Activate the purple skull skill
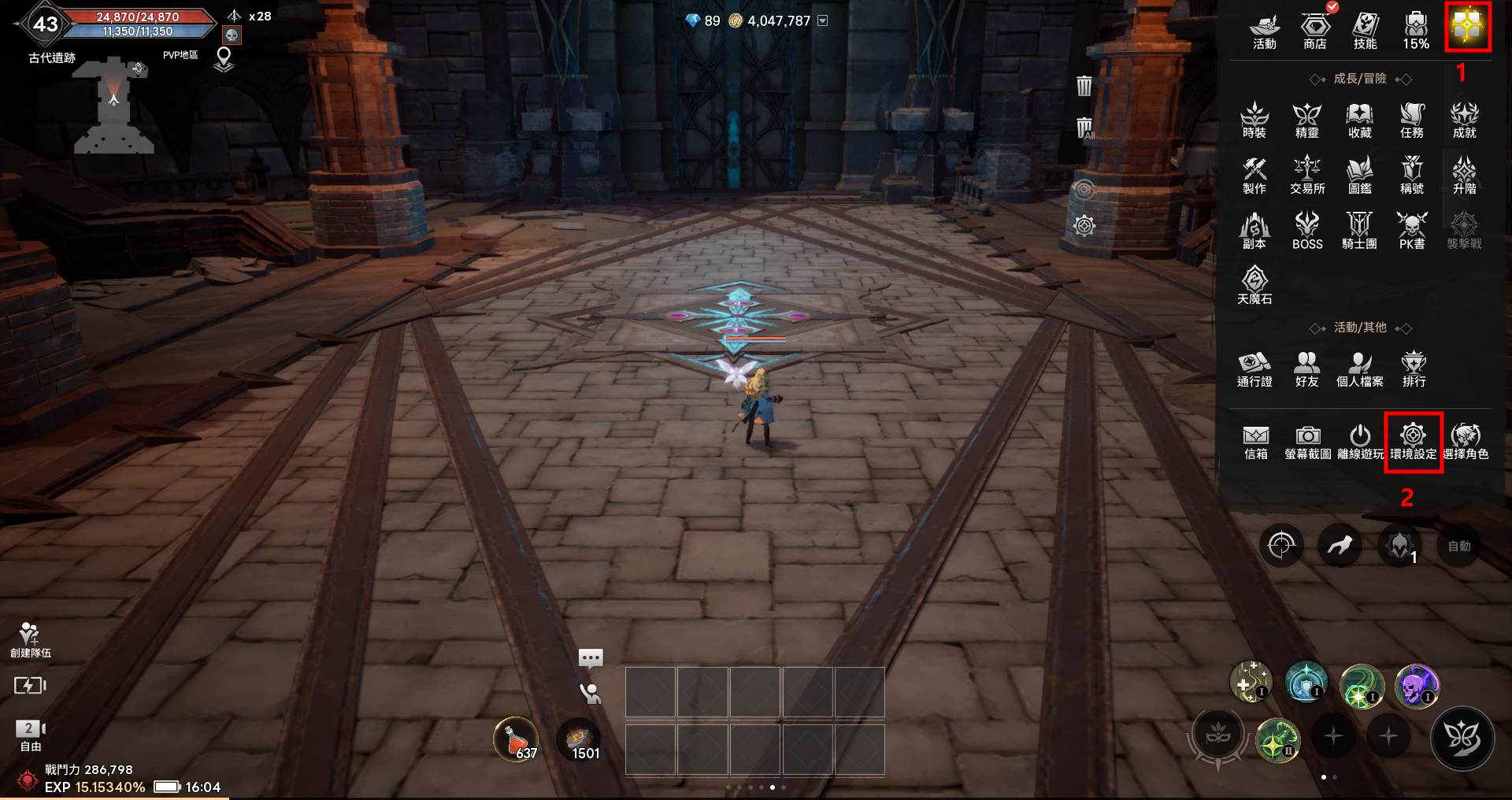The height and width of the screenshot is (800, 1512). pos(1417,685)
